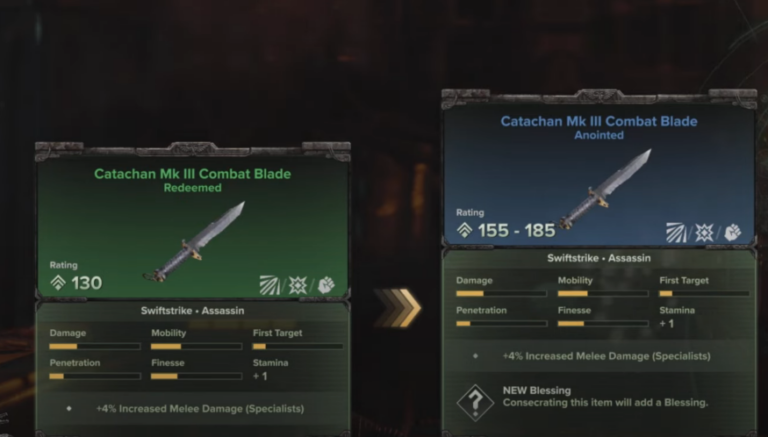The width and height of the screenshot is (768, 437).
Task: Click the NEW Blessing question mark icon
Action: click(x=475, y=401)
